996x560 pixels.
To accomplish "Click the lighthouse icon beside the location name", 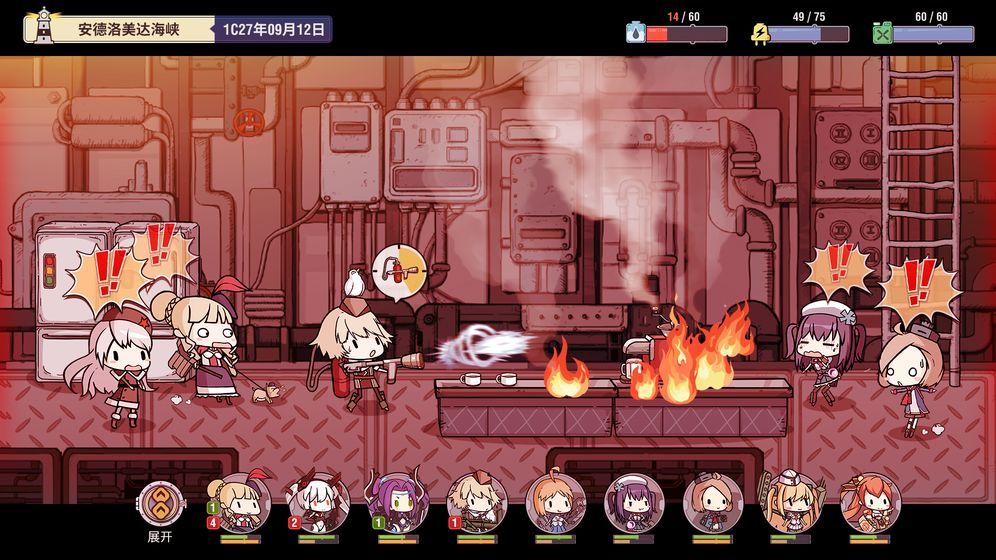I will click(x=43, y=27).
